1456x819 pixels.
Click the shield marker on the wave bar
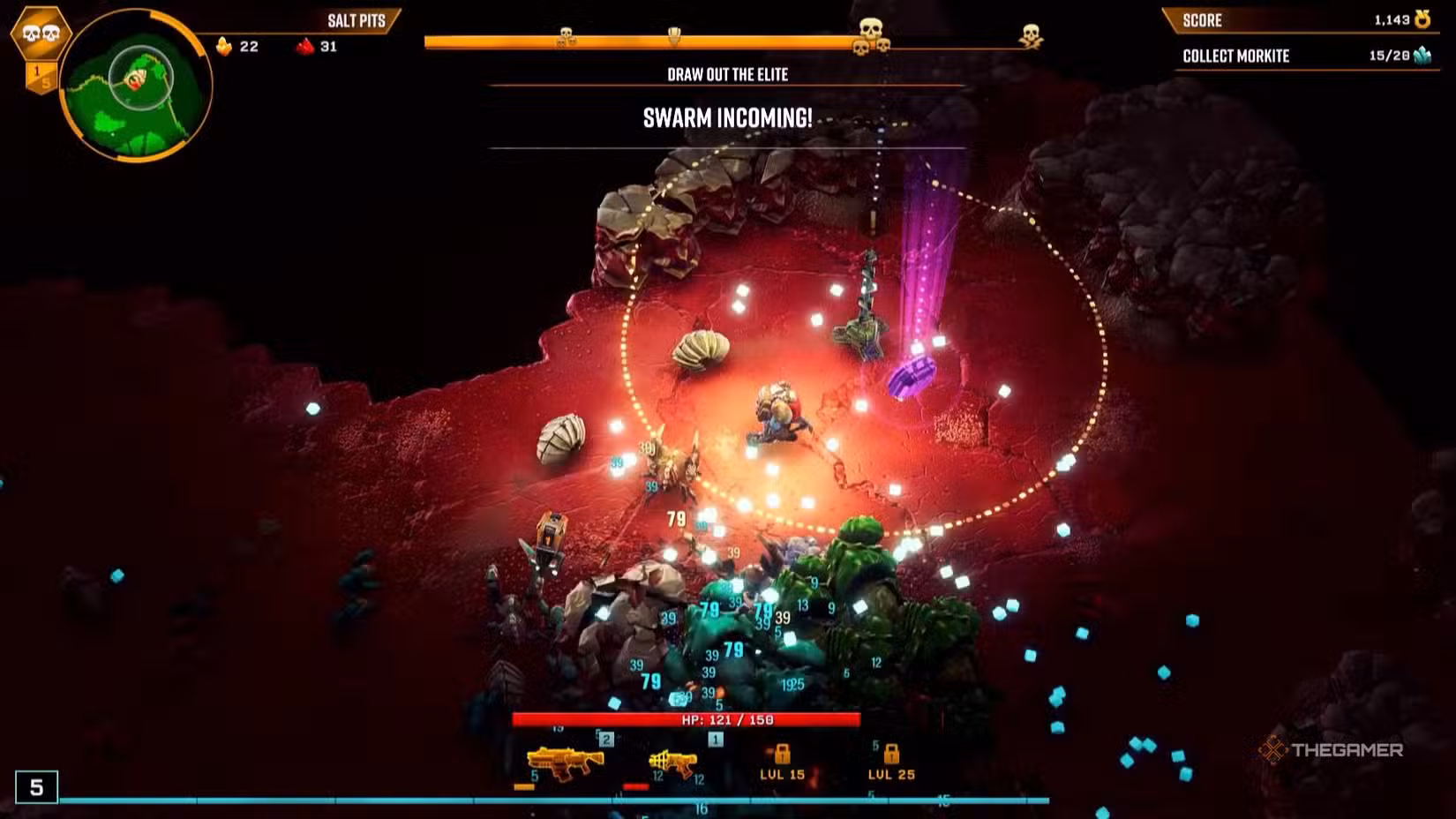(x=674, y=37)
